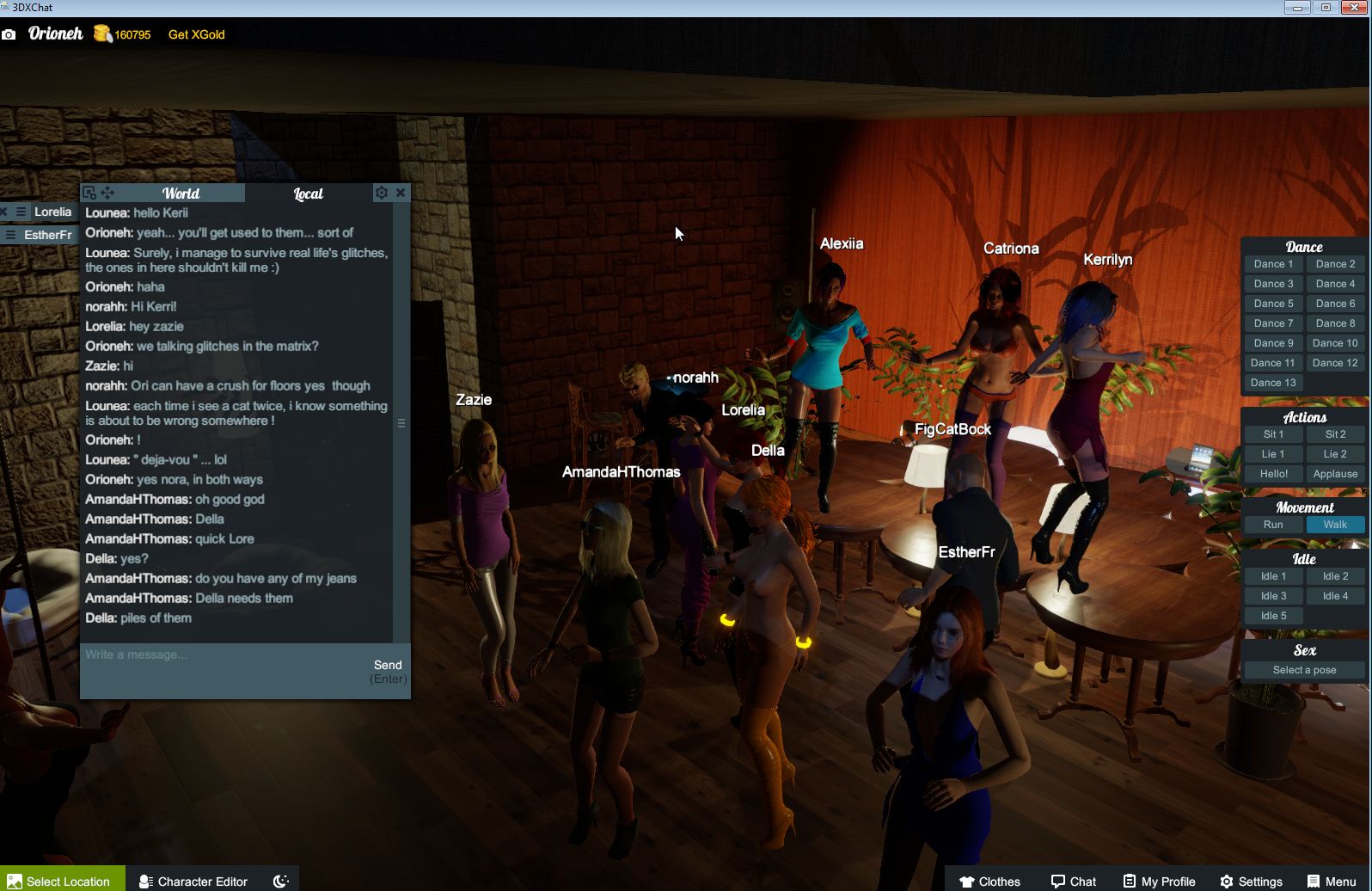Perform the Applause action
The image size is (1372, 891).
1334,474
